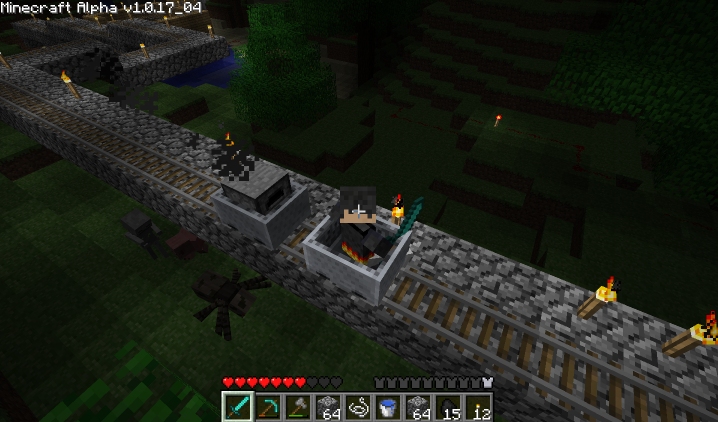Pick the string item slot
Screen dimensions: 718x422
coord(358,407)
